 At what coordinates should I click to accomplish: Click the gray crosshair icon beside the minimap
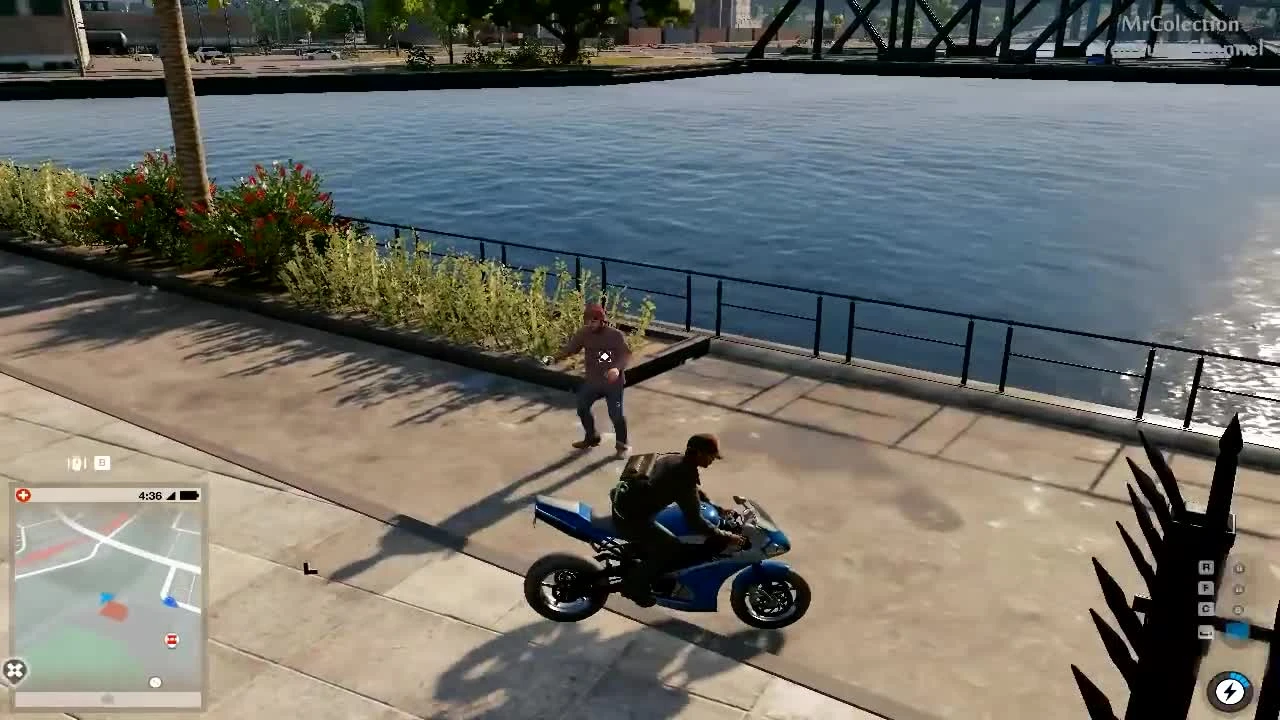point(14,668)
